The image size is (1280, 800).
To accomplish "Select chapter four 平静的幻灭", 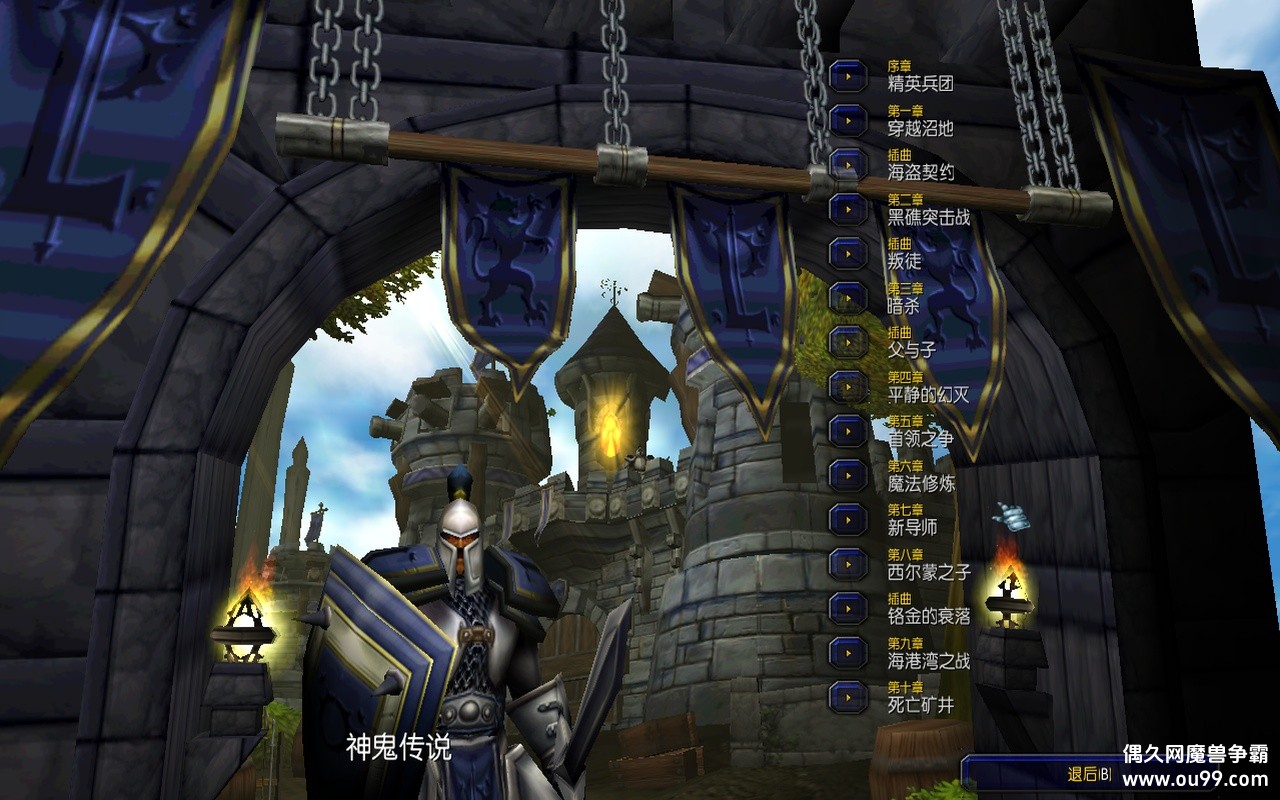I will coord(848,386).
